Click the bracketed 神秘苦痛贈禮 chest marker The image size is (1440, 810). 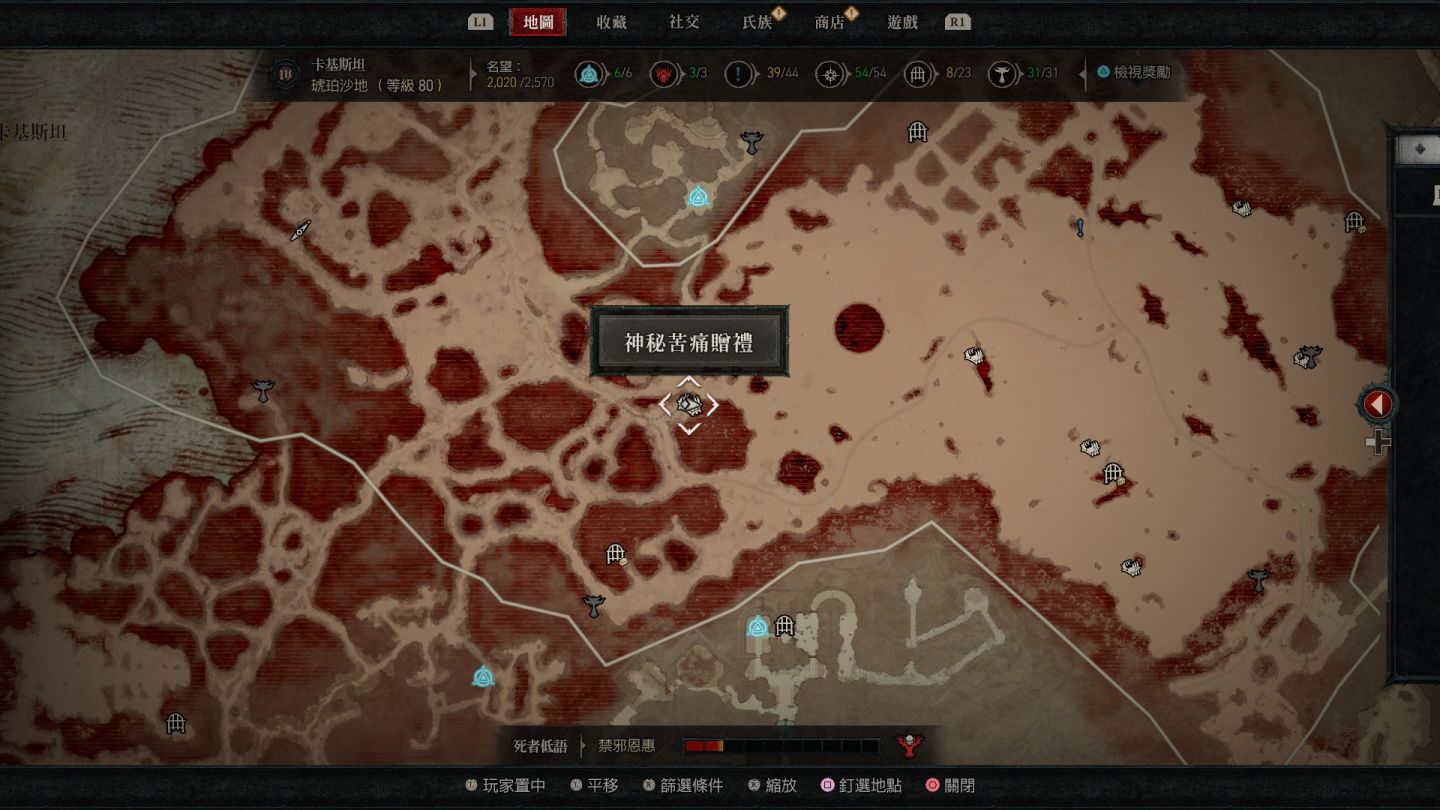point(688,404)
